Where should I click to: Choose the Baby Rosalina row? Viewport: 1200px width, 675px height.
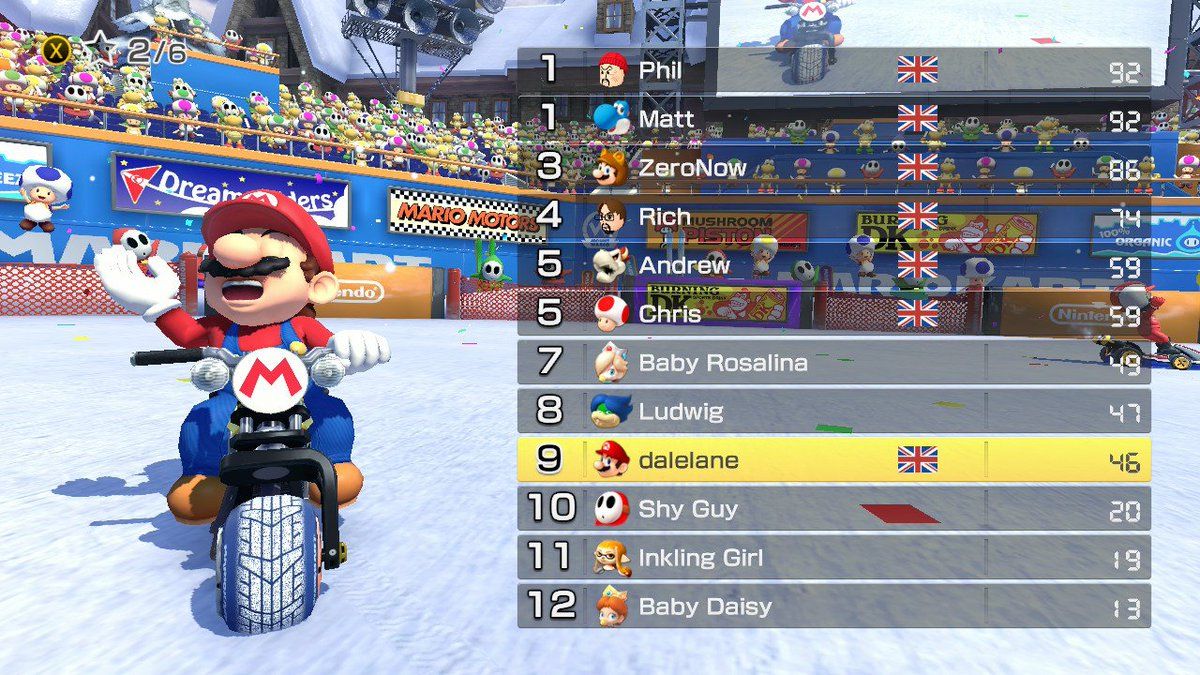pos(833,362)
